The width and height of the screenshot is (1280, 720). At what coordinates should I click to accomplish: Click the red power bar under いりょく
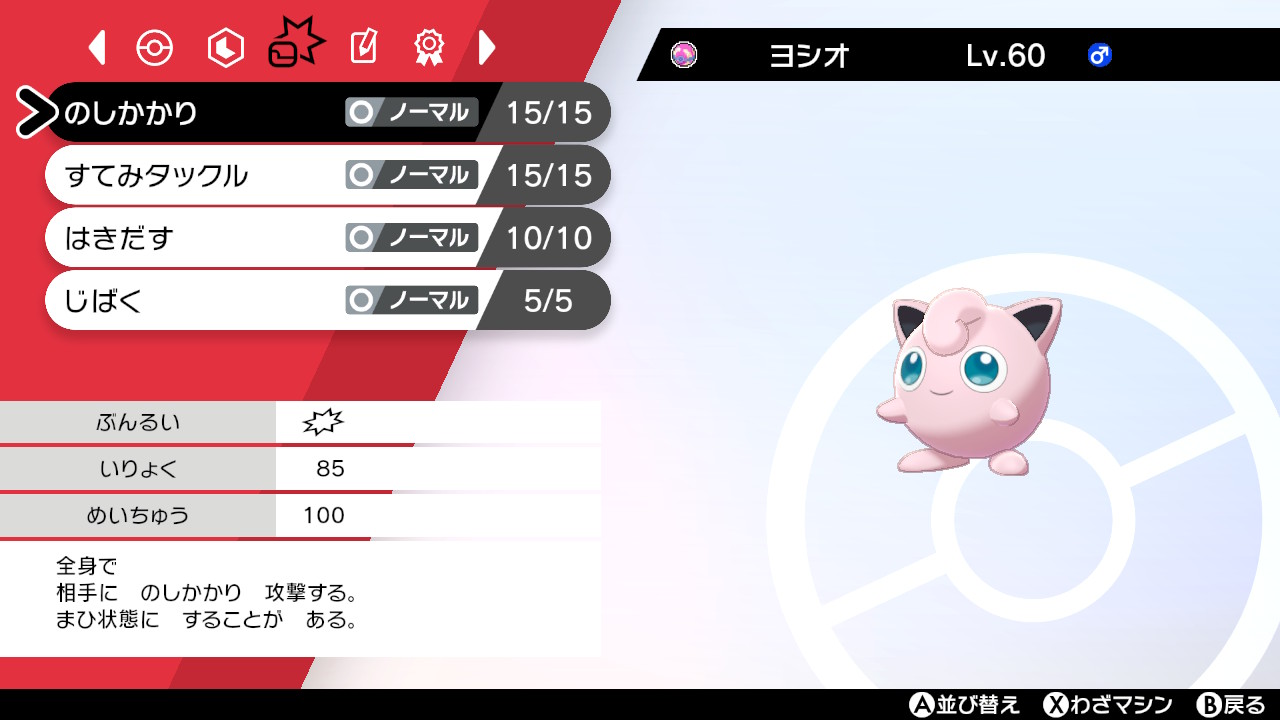pos(200,492)
